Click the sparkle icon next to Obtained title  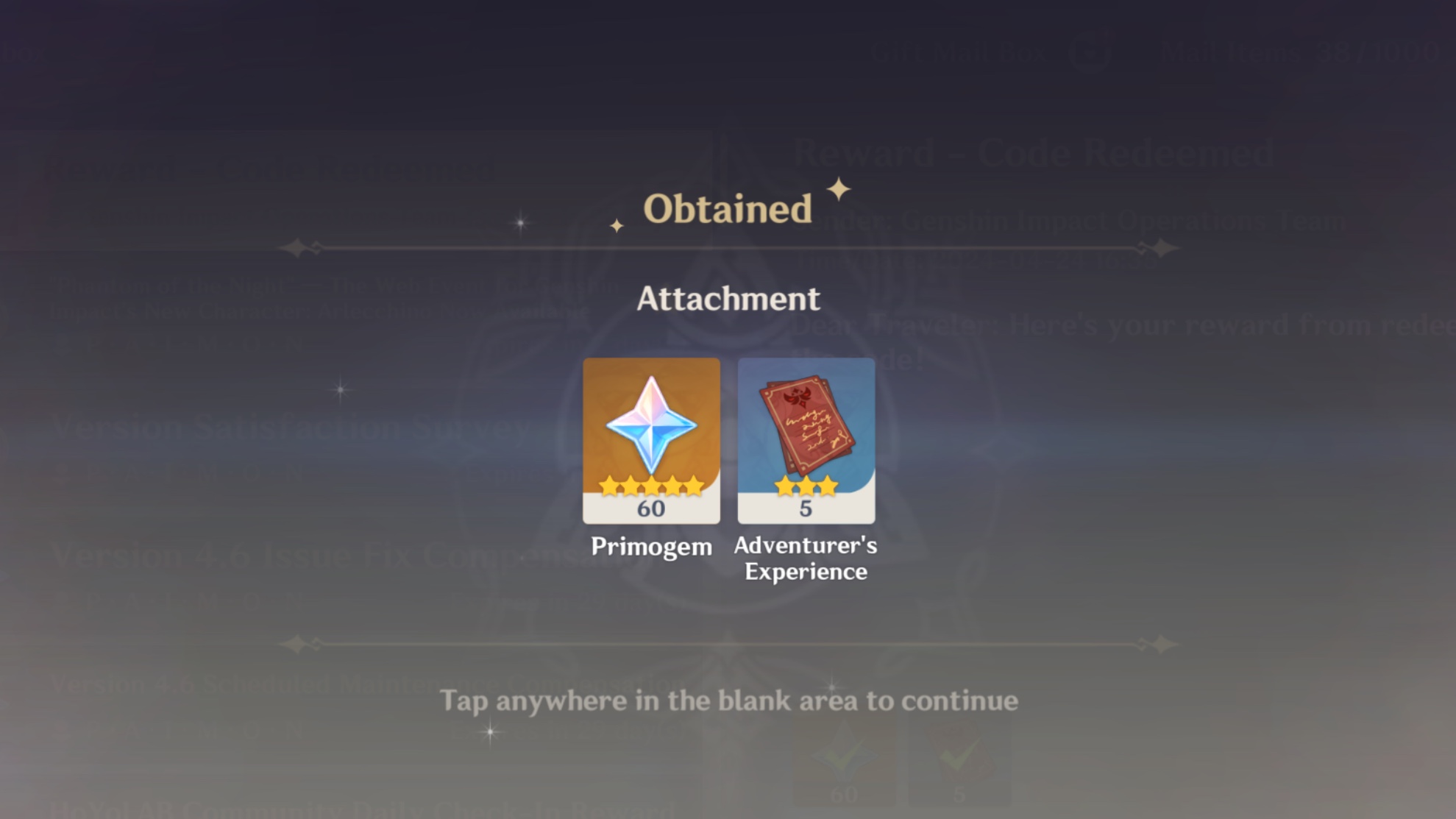point(837,189)
